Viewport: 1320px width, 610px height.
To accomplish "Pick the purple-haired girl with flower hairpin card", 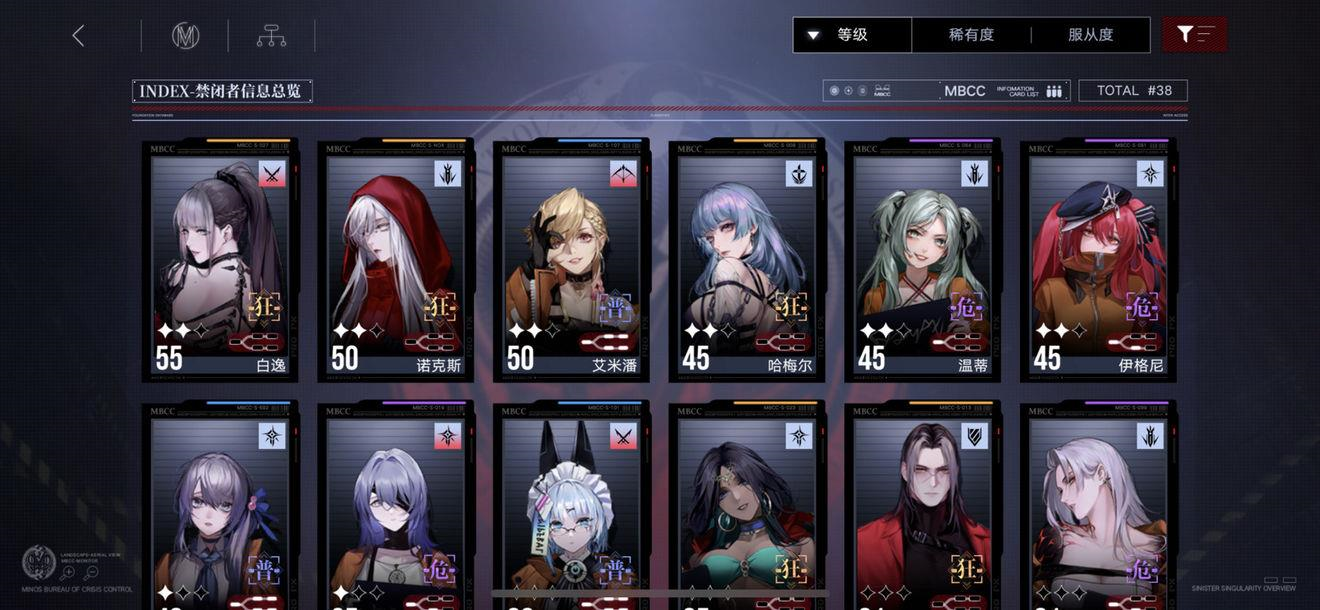I will click(x=221, y=510).
